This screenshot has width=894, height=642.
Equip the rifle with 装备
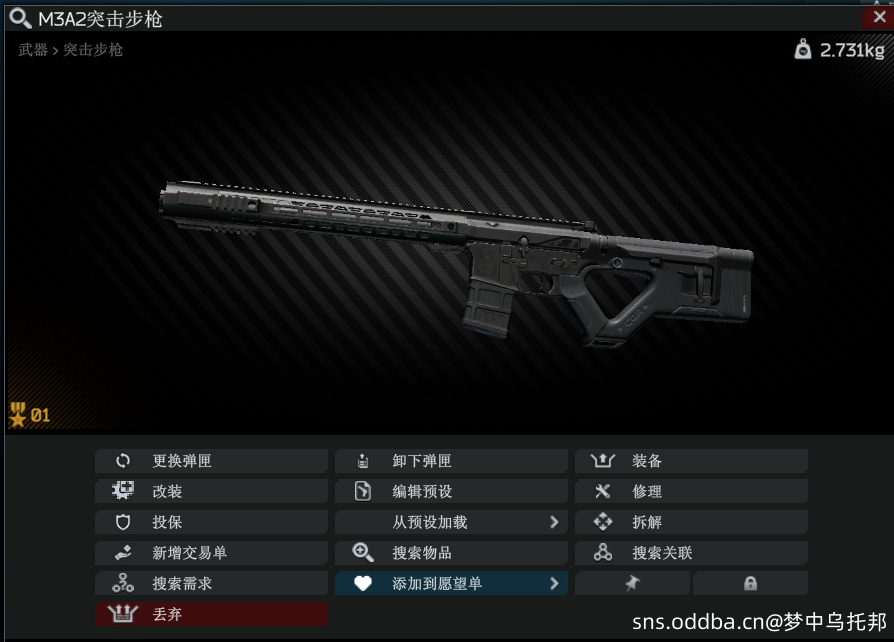pos(691,461)
